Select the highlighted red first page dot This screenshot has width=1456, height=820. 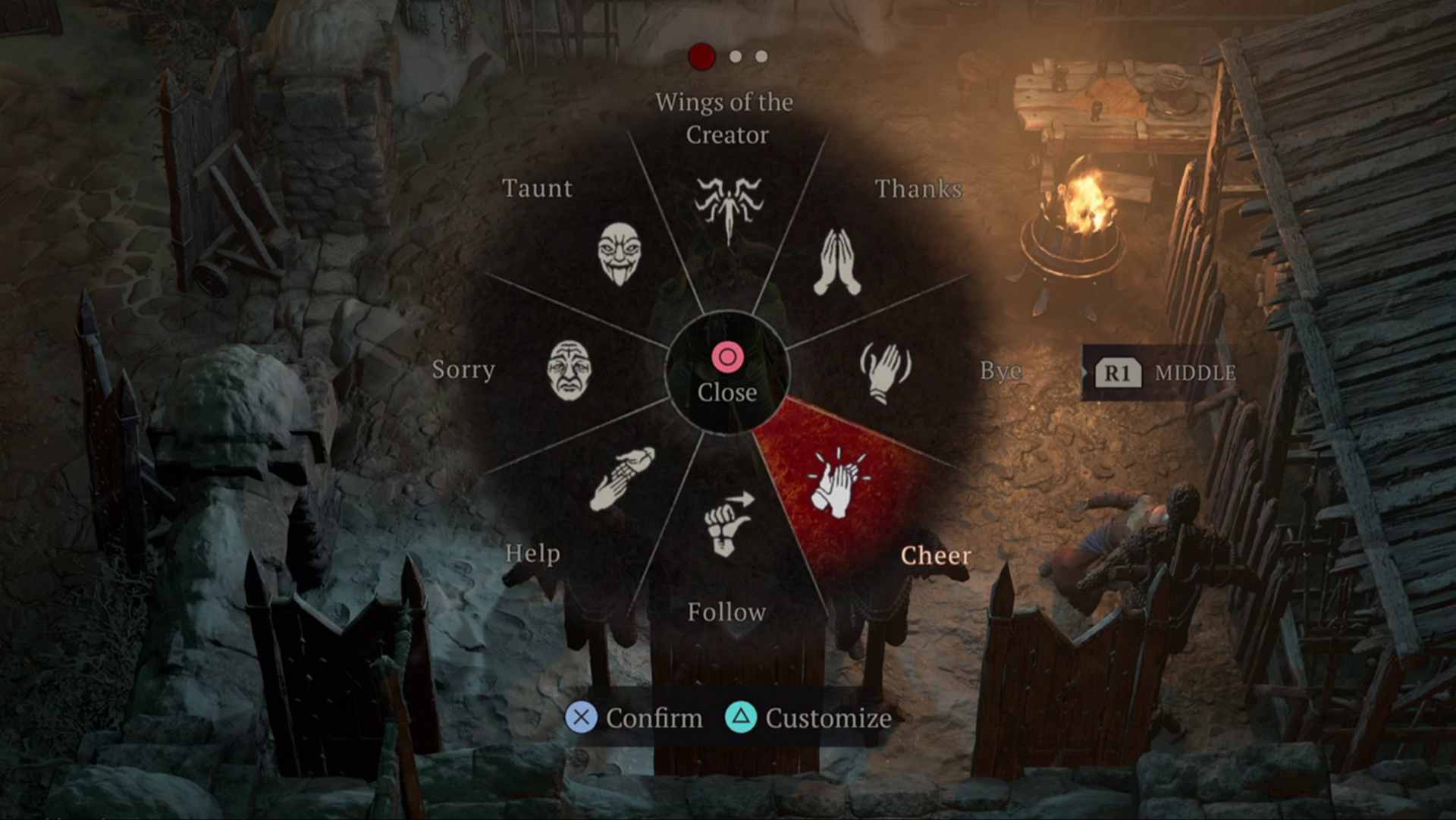coord(701,56)
